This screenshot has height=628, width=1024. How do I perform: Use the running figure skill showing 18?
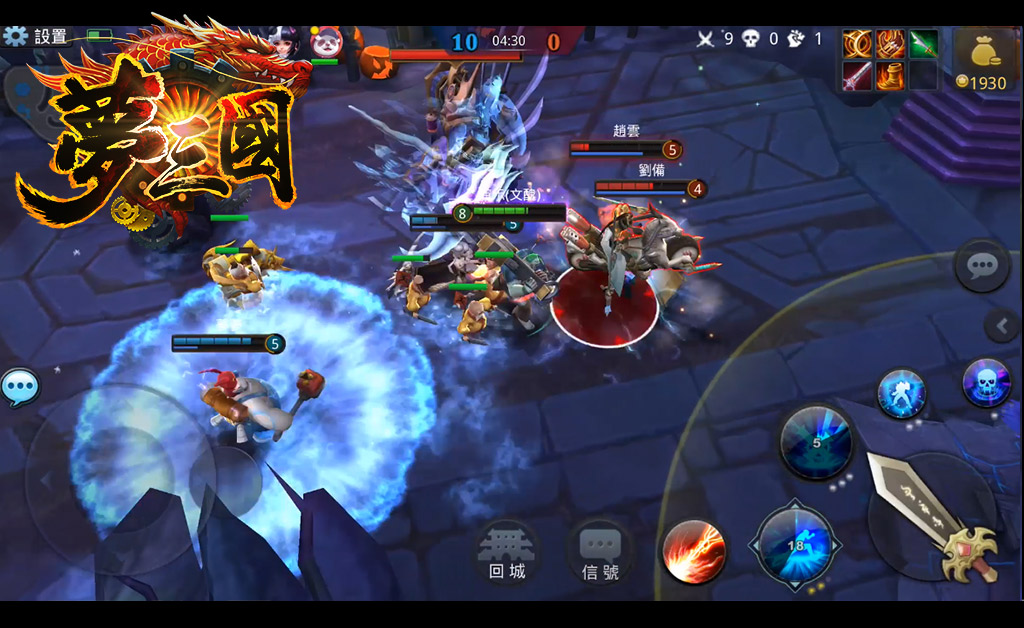coord(796,546)
